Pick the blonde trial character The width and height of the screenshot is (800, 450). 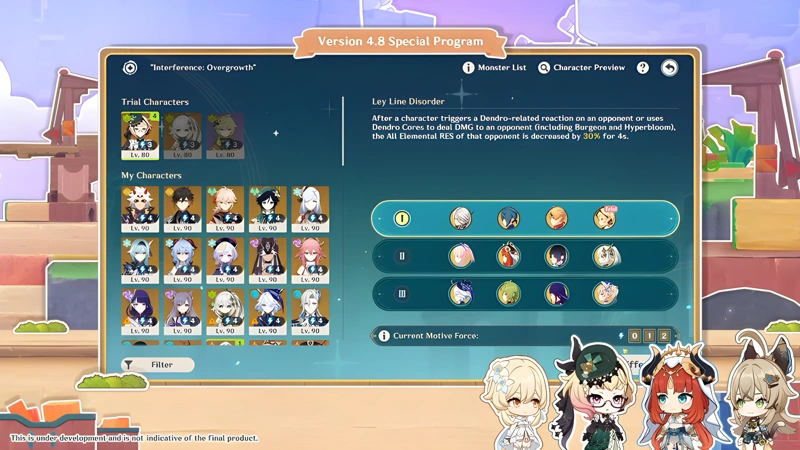[225, 135]
